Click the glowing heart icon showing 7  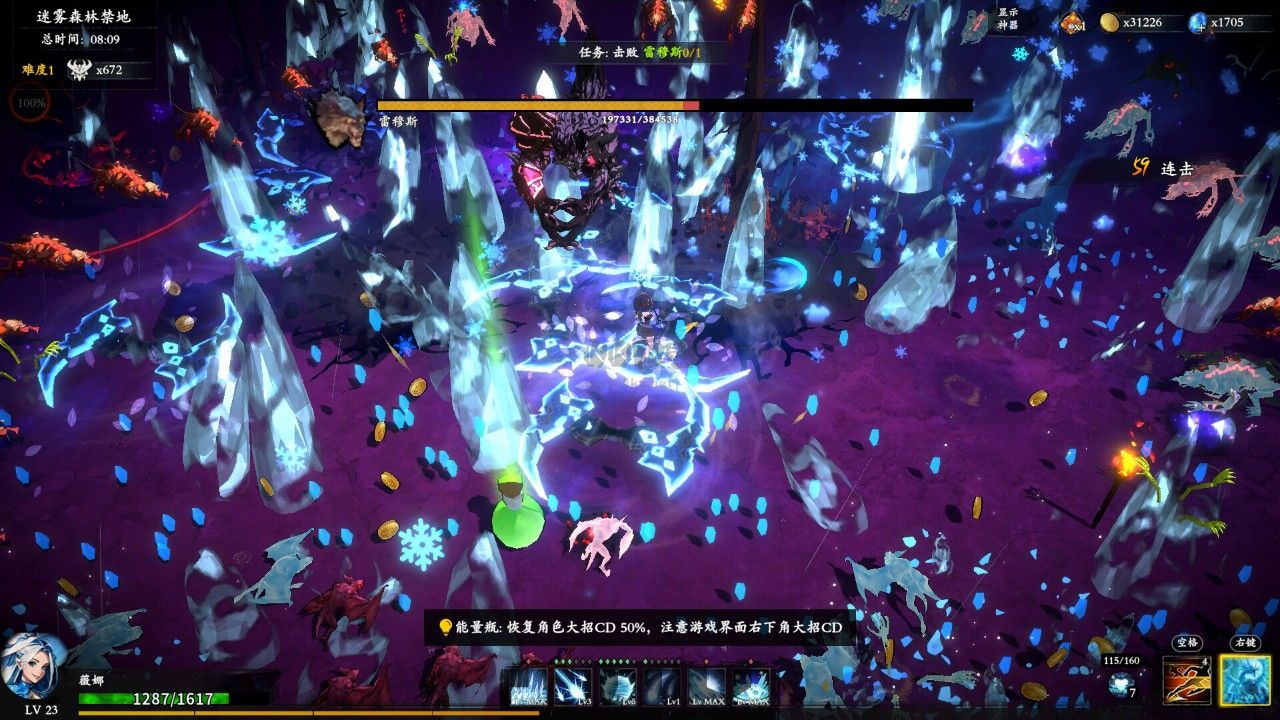pos(1119,685)
